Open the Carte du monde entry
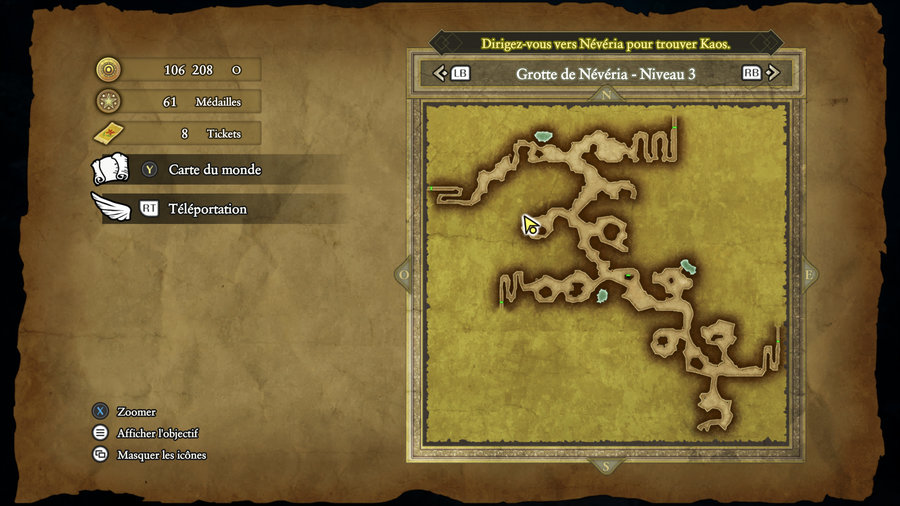Image resolution: width=900 pixels, height=506 pixels. coord(214,170)
